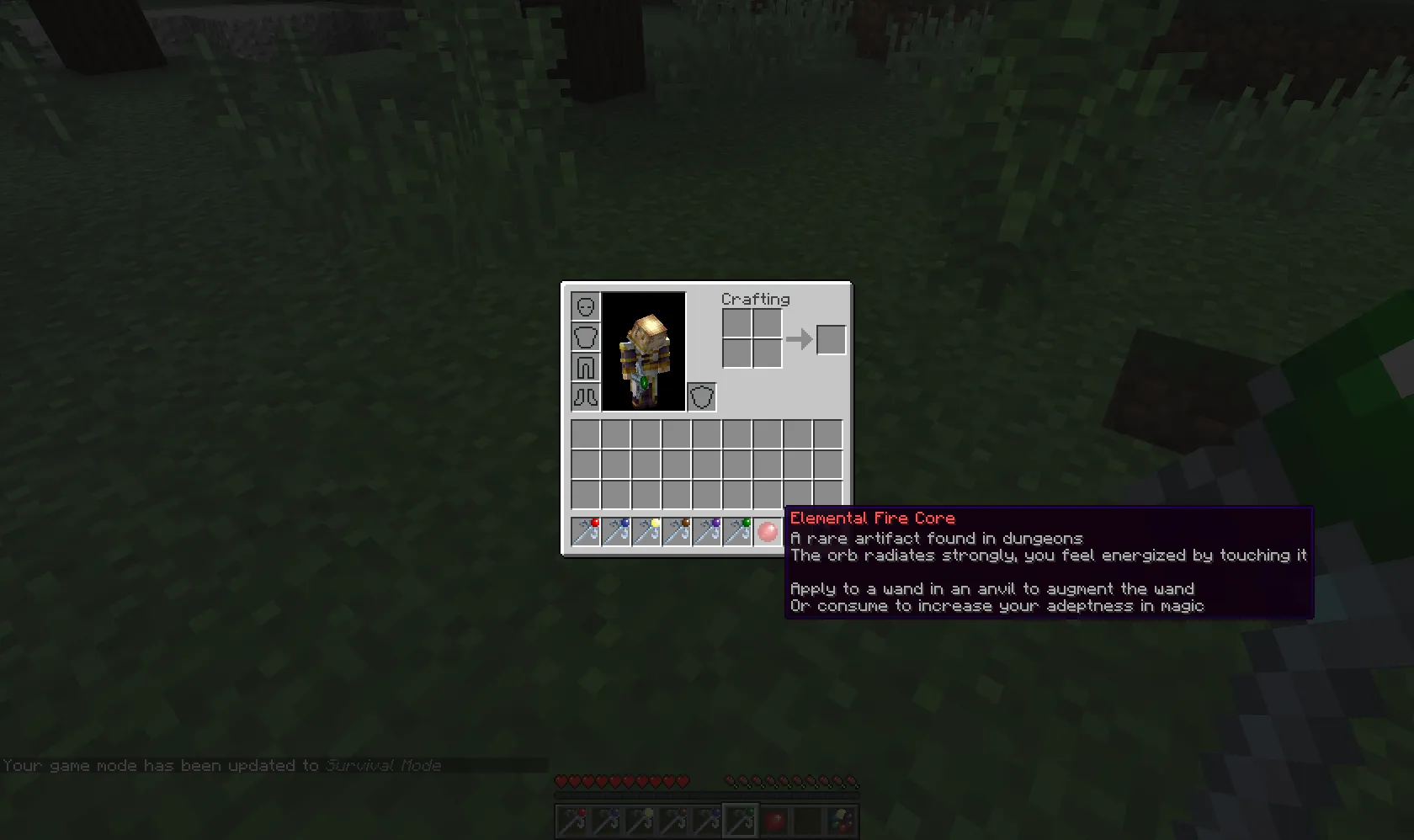Click the chestplate armor slot silhouette
1414x840 pixels.
click(584, 337)
